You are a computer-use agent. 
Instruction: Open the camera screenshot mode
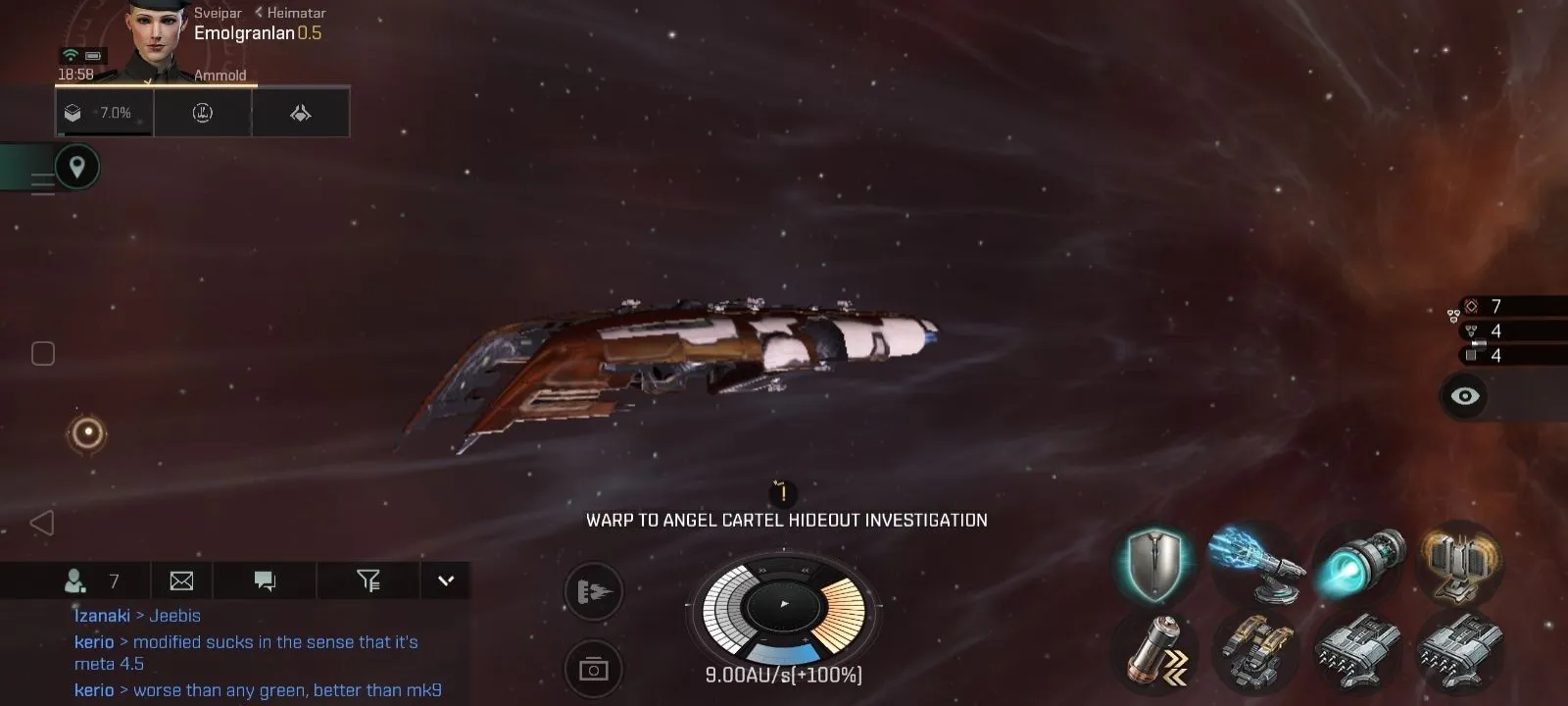click(594, 669)
